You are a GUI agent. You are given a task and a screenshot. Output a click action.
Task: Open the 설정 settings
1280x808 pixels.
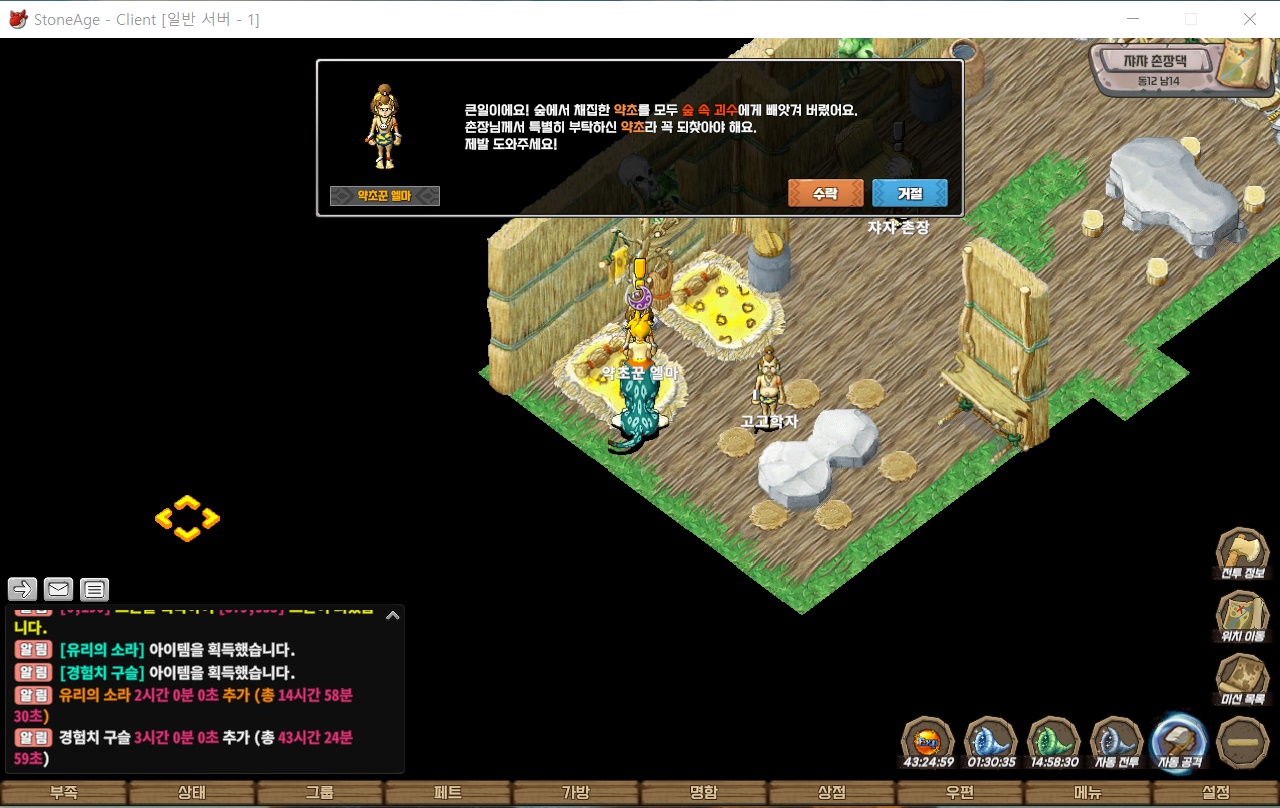tap(1216, 793)
